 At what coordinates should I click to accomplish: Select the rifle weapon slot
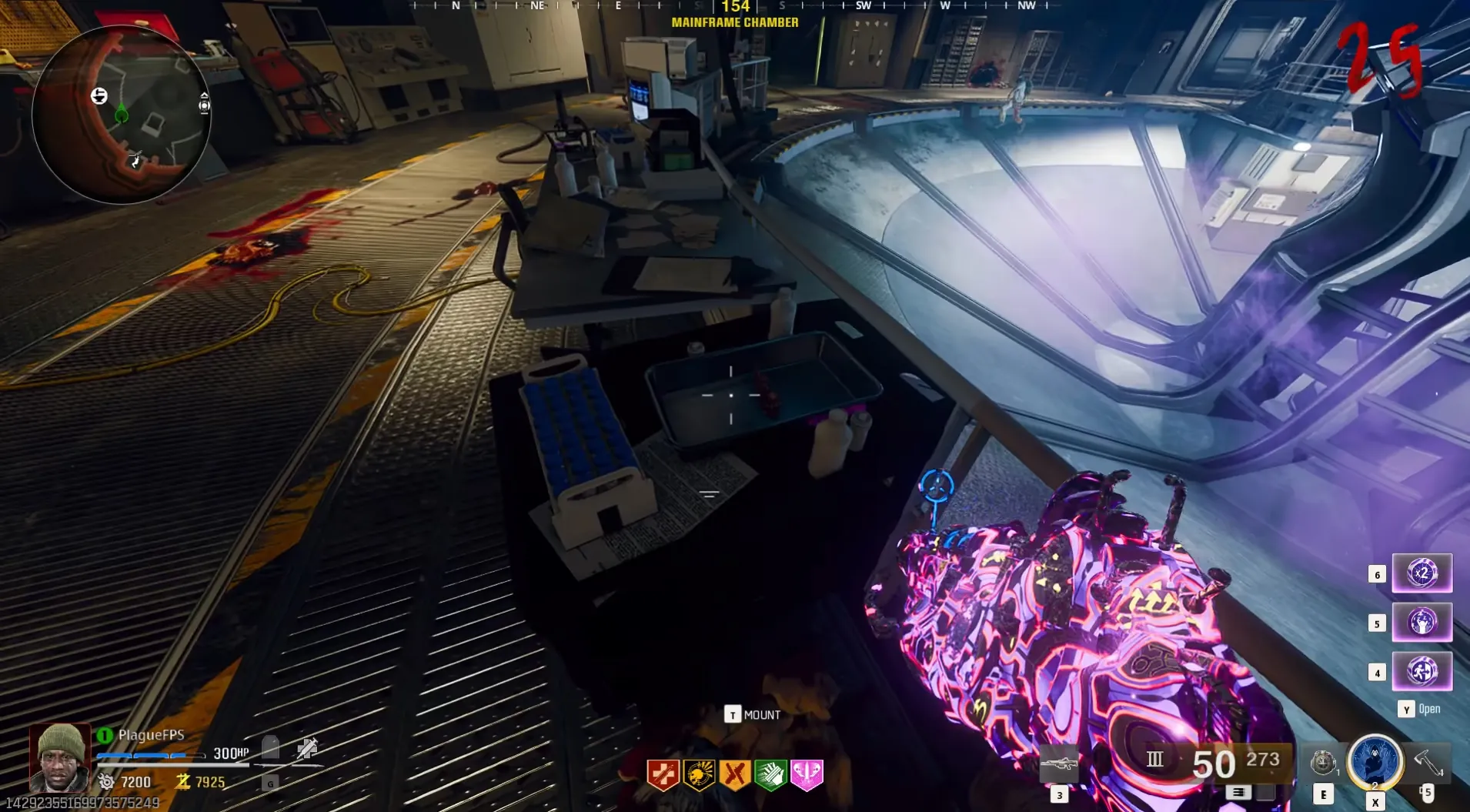coord(1059,765)
